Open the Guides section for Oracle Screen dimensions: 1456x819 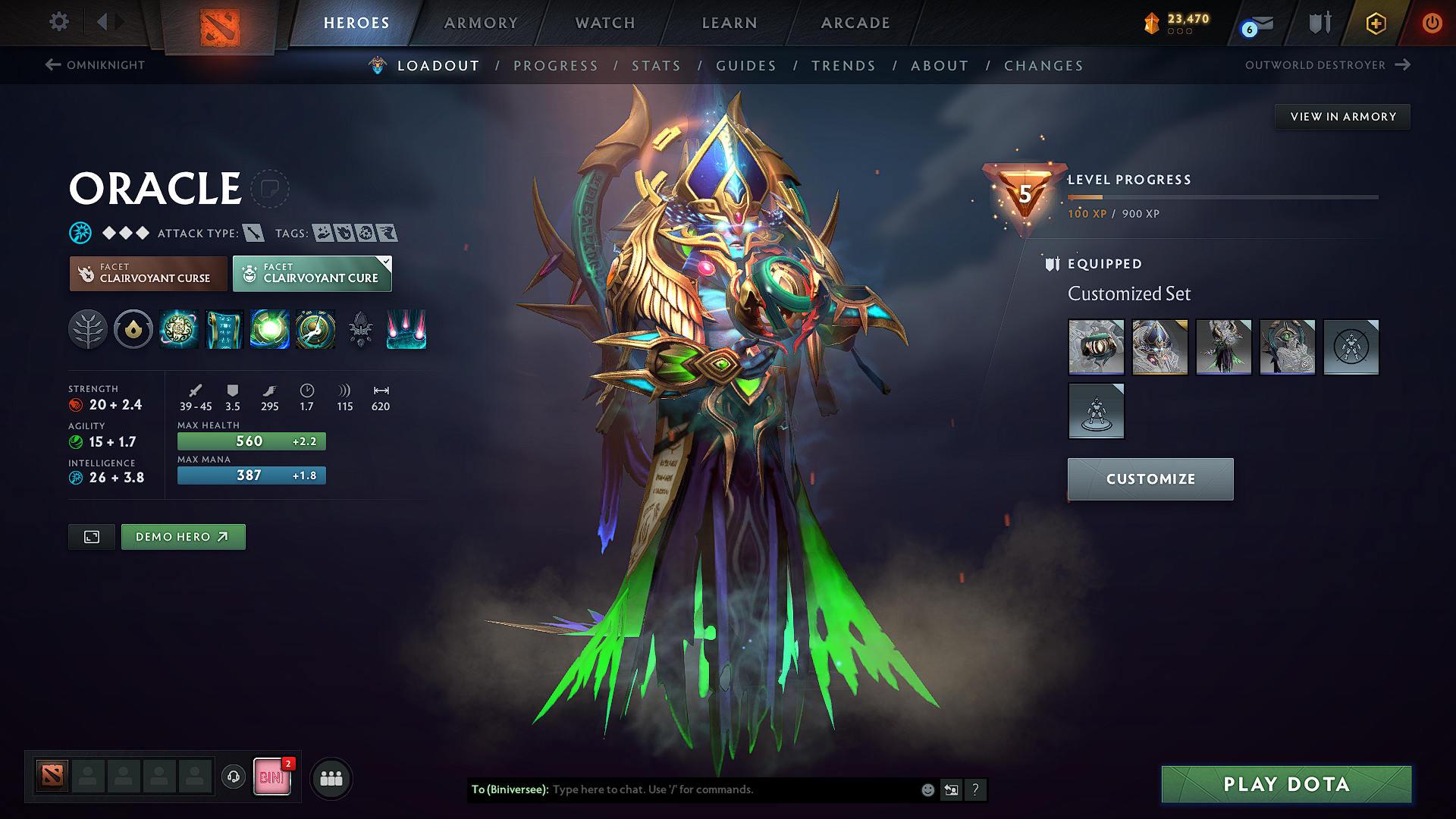[746, 66]
